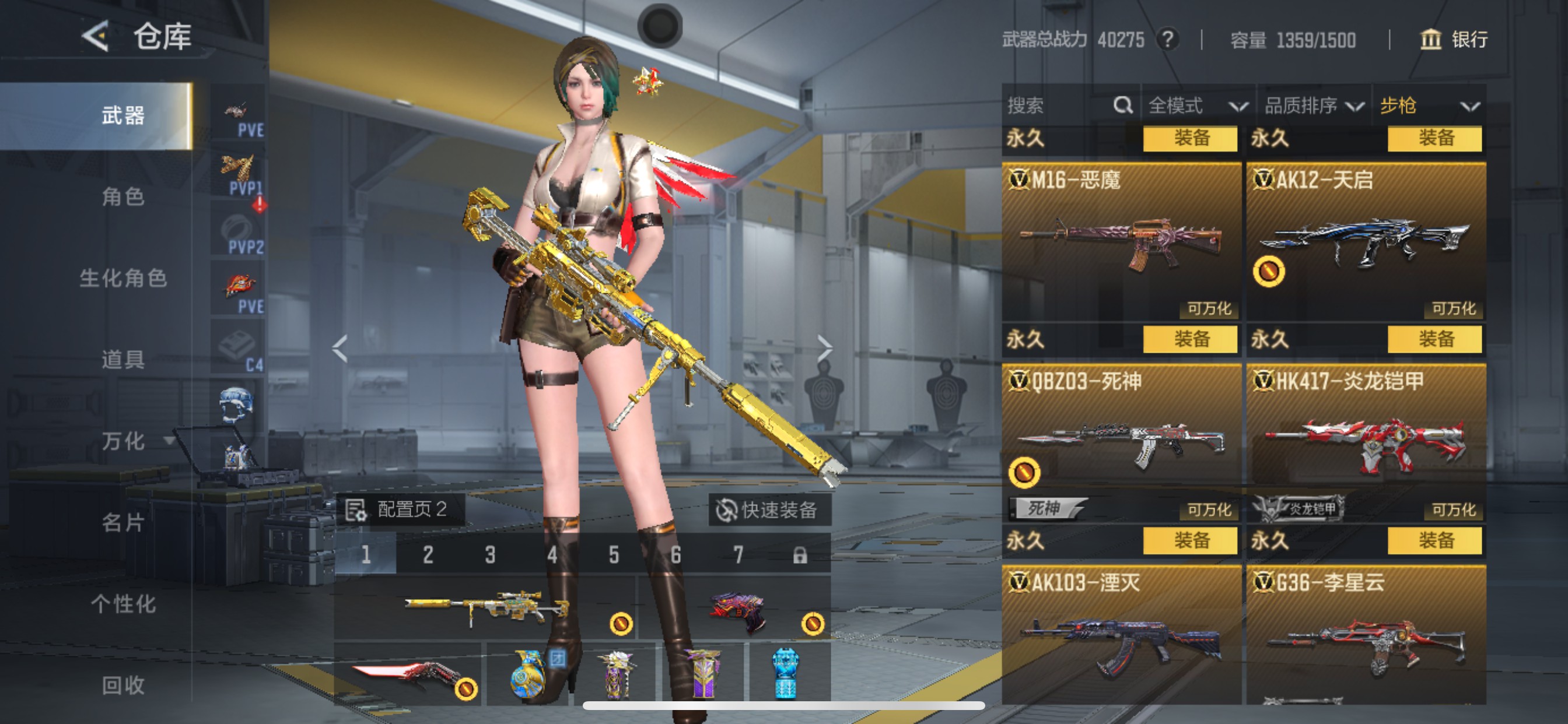
Task: Show the 个性化 personalization section
Action: [123, 604]
